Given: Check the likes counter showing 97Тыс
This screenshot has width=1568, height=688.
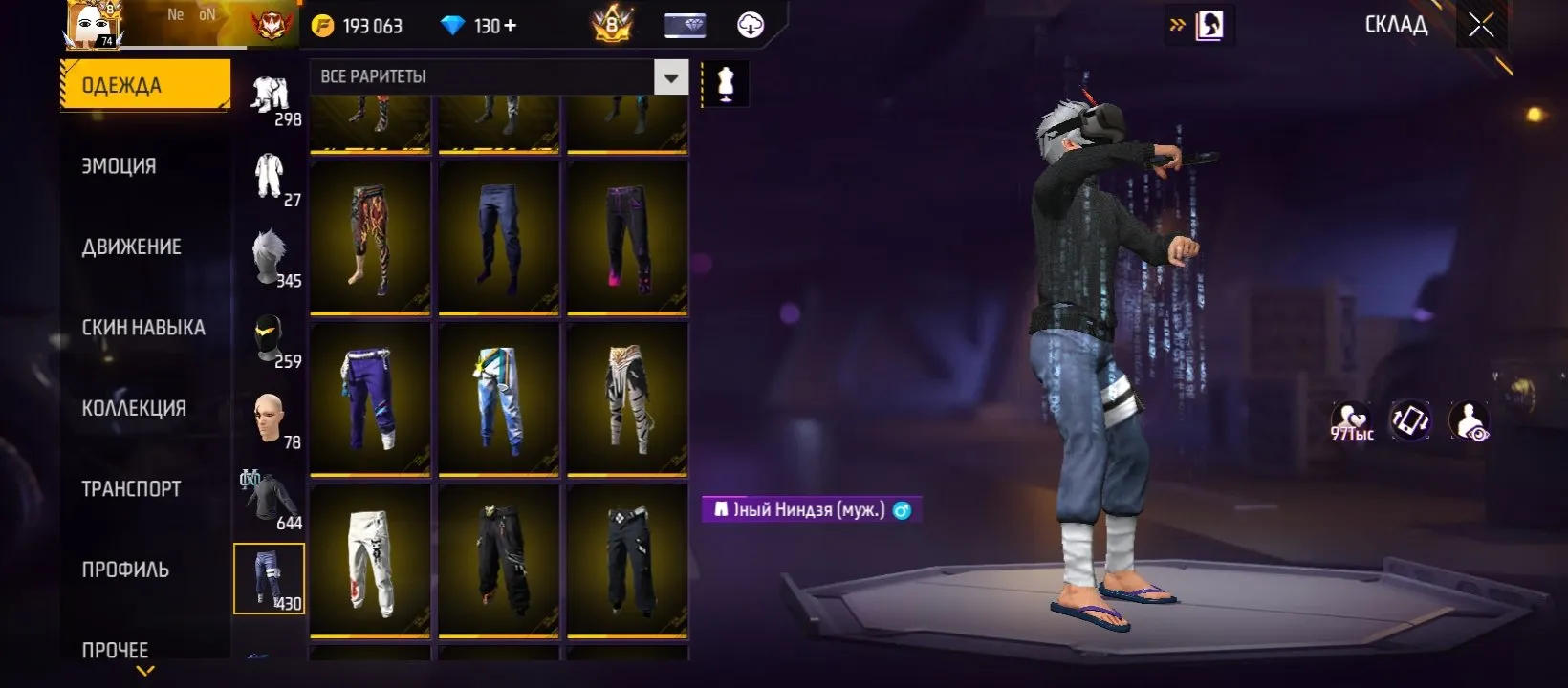Looking at the screenshot, I should pos(1352,420).
